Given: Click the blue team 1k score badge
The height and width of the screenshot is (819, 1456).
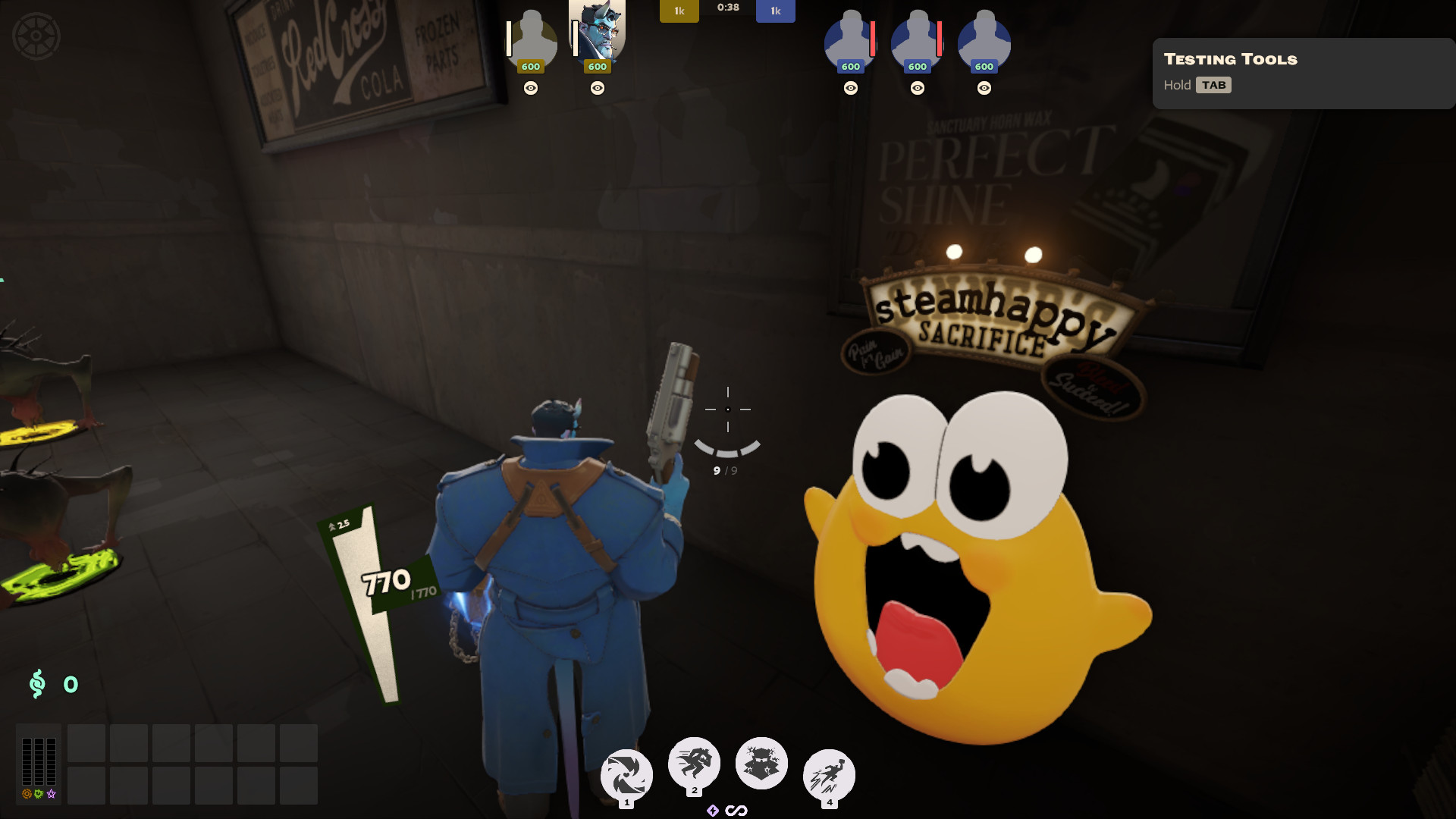Looking at the screenshot, I should [775, 11].
